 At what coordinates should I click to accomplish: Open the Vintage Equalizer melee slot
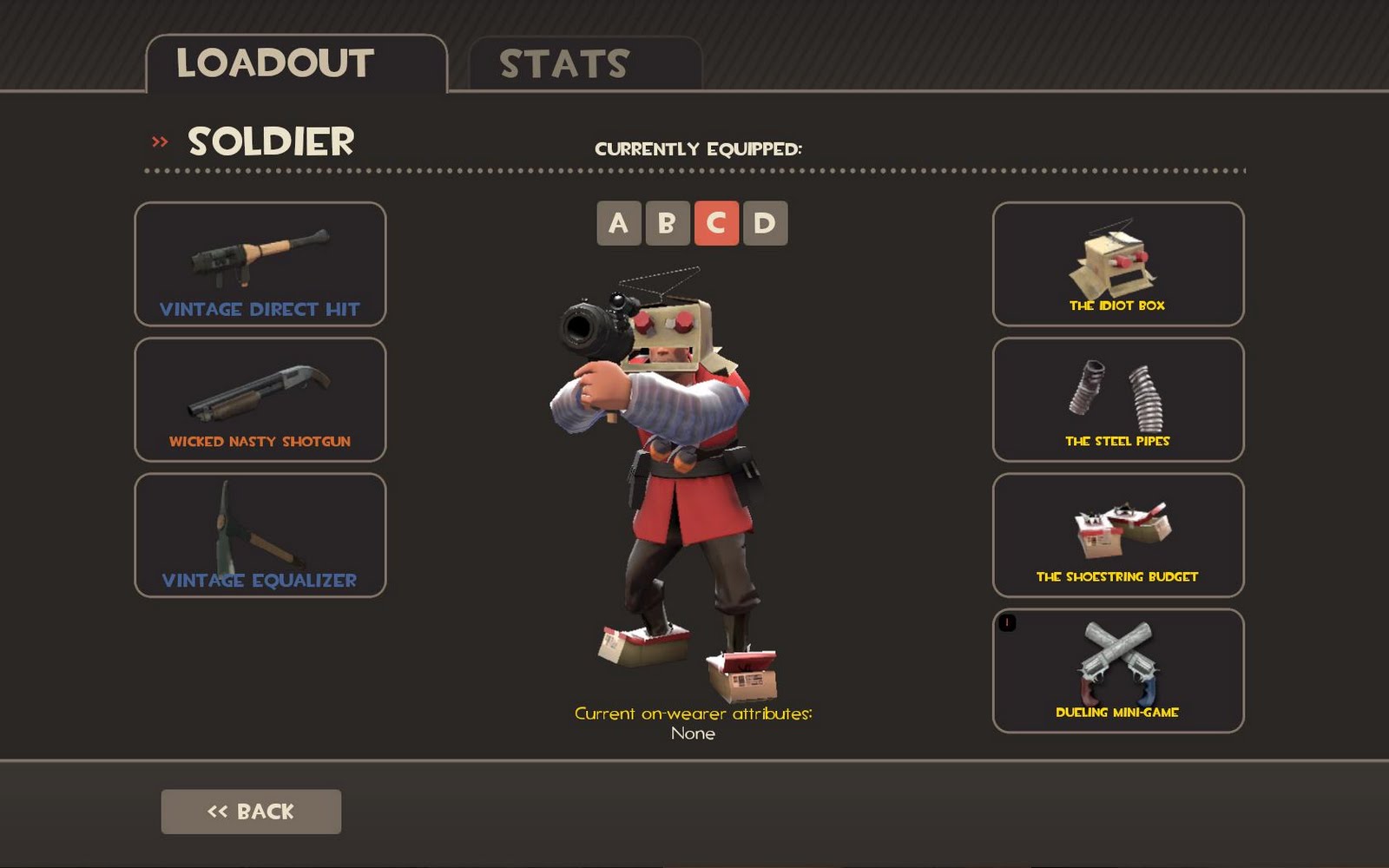(x=260, y=535)
